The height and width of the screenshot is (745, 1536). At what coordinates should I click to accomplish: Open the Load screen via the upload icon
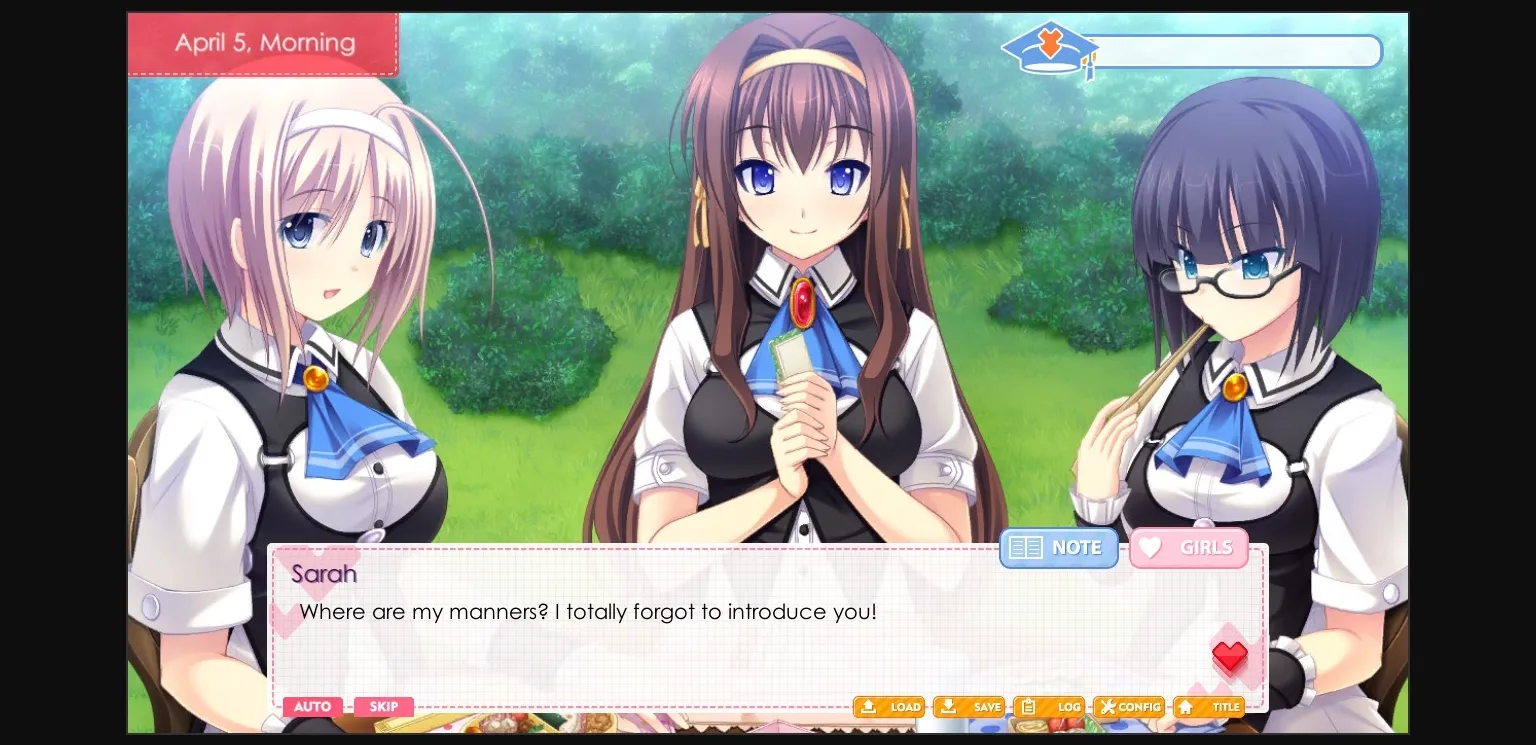point(888,707)
